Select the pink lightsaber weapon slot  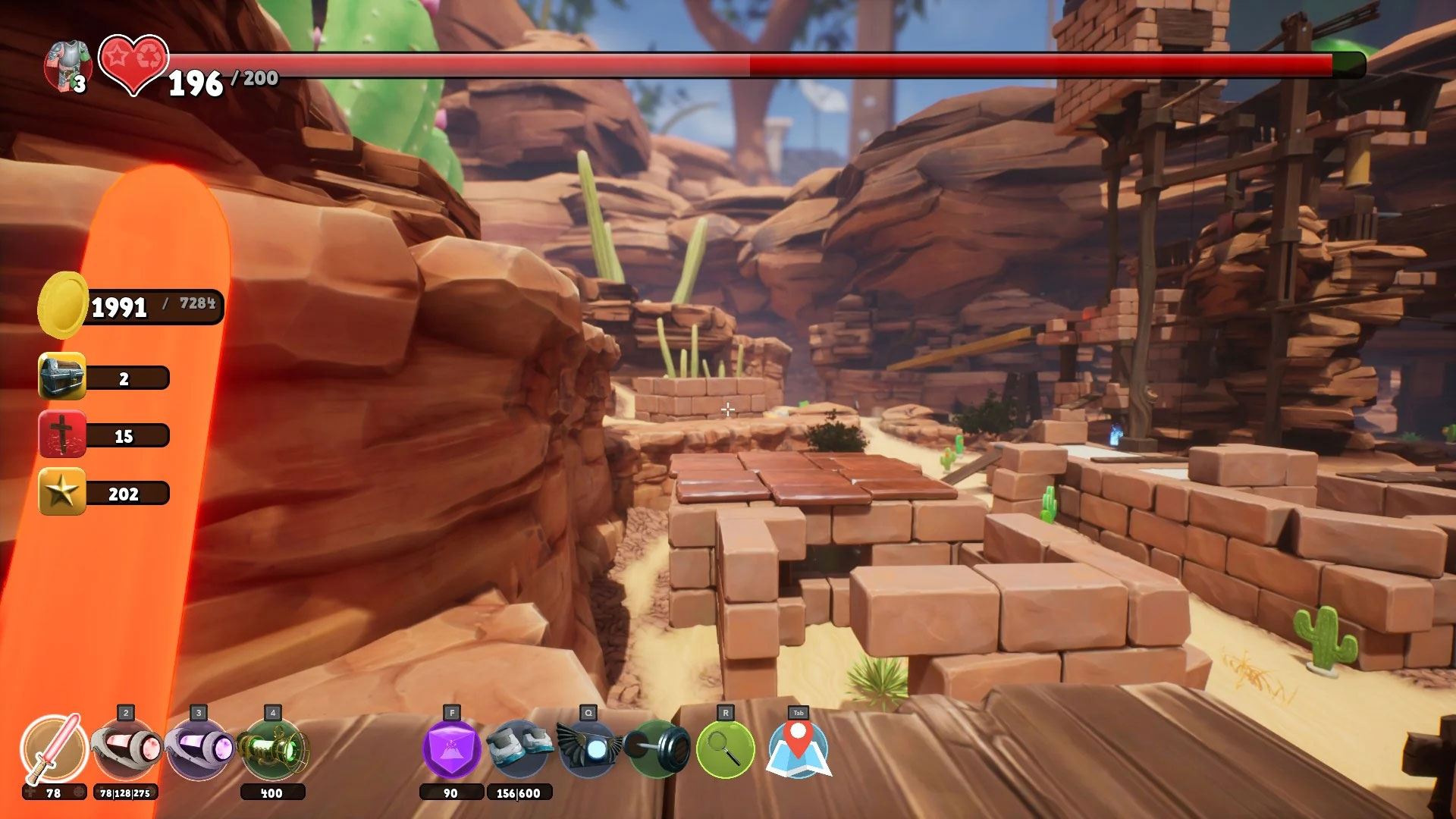[x=53, y=749]
